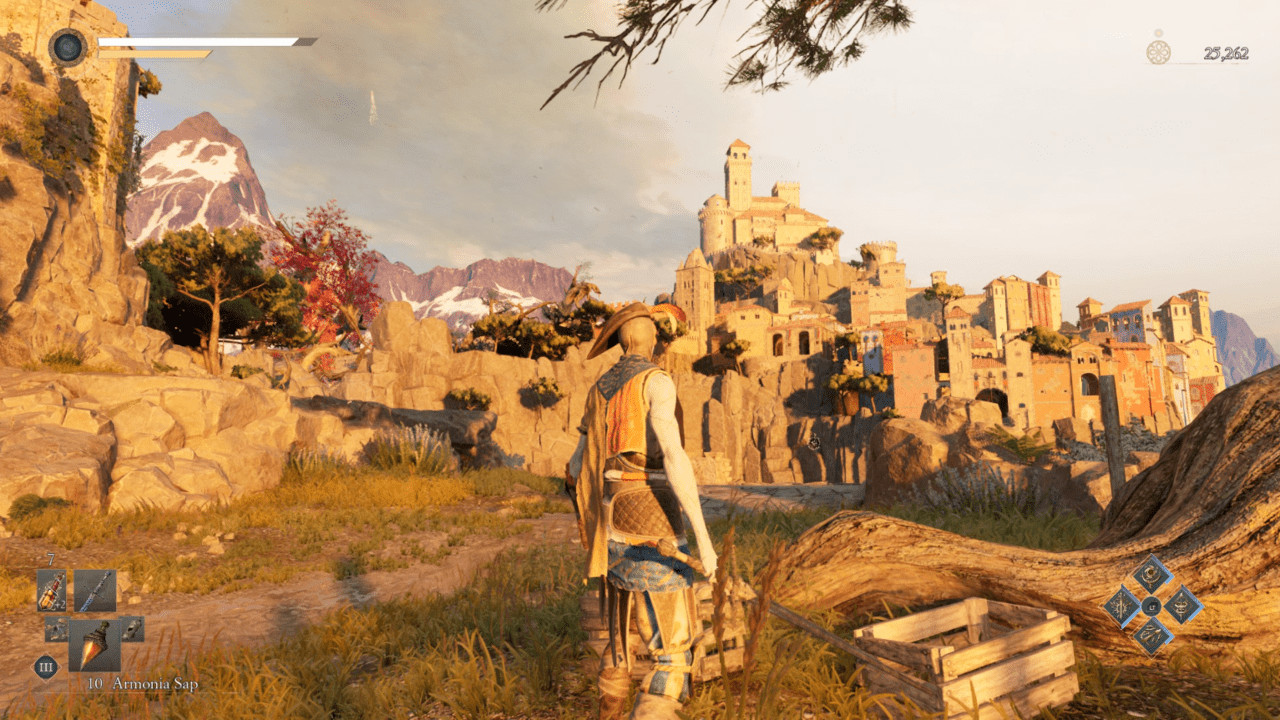Image resolution: width=1280 pixels, height=720 pixels.
Task: Activate the top diamond skill icon
Action: [x=1152, y=575]
